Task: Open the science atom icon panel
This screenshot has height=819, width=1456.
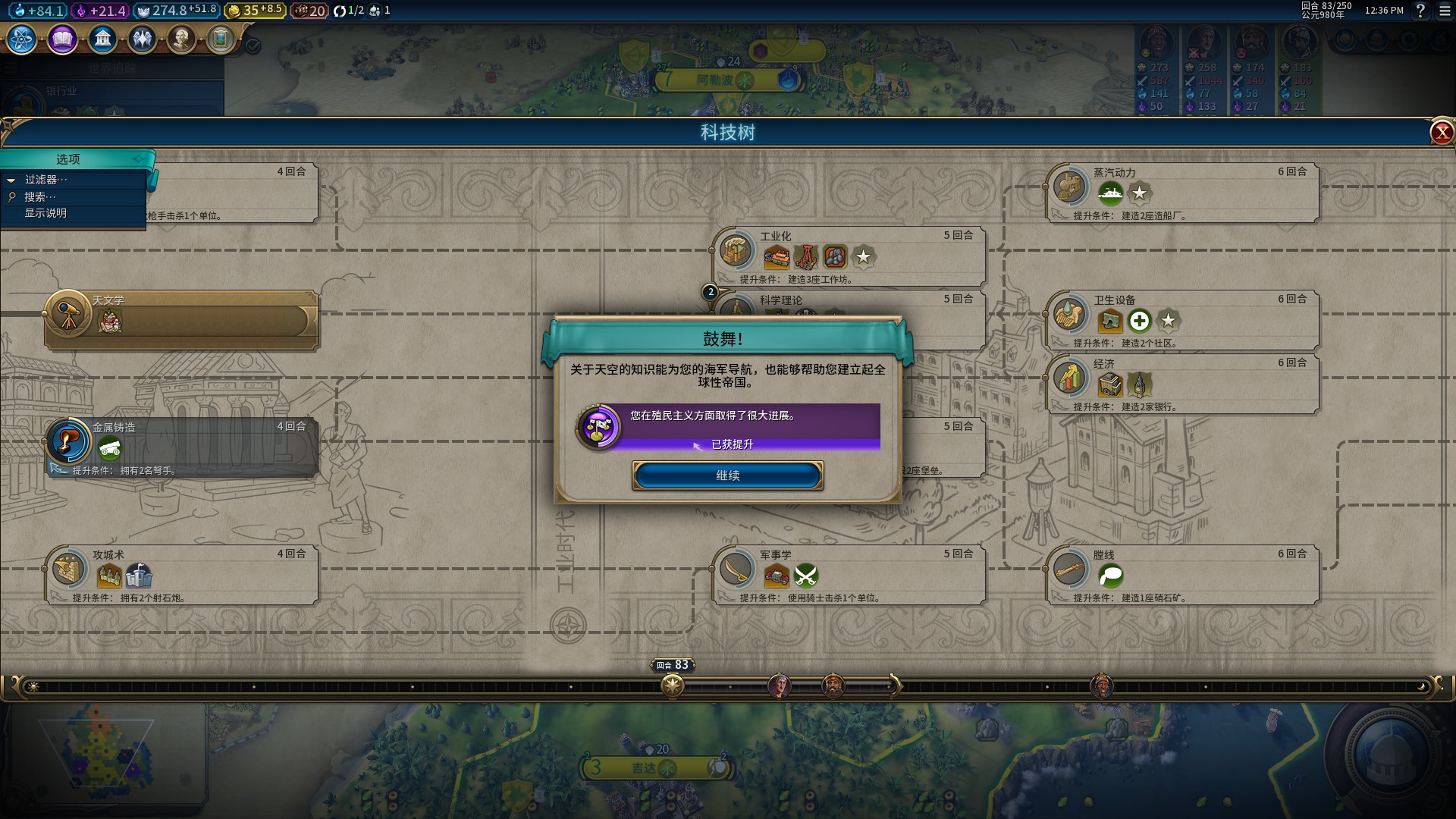Action: 22,39
